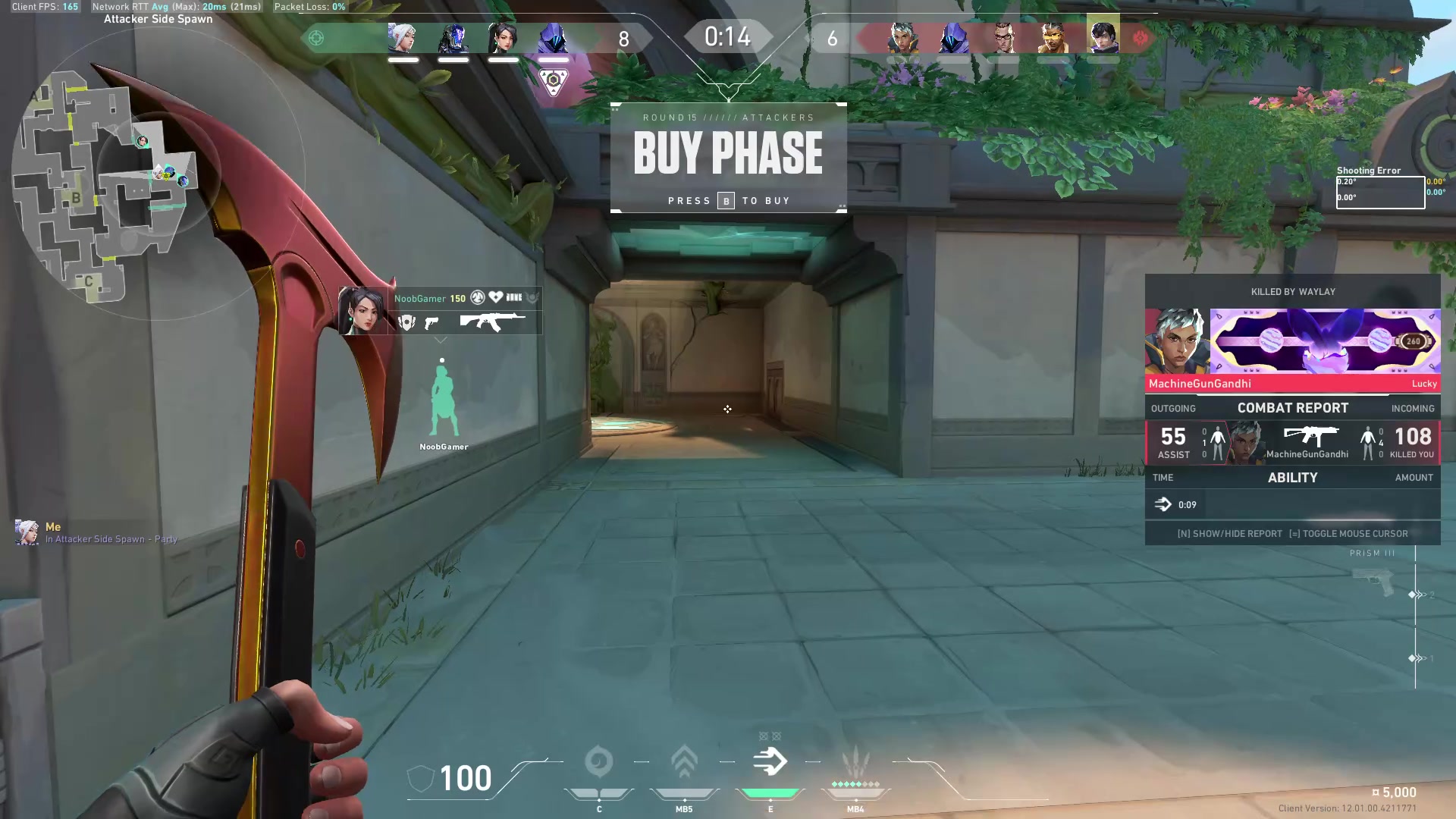
Task: Click the Combat Report header
Action: click(1292, 408)
